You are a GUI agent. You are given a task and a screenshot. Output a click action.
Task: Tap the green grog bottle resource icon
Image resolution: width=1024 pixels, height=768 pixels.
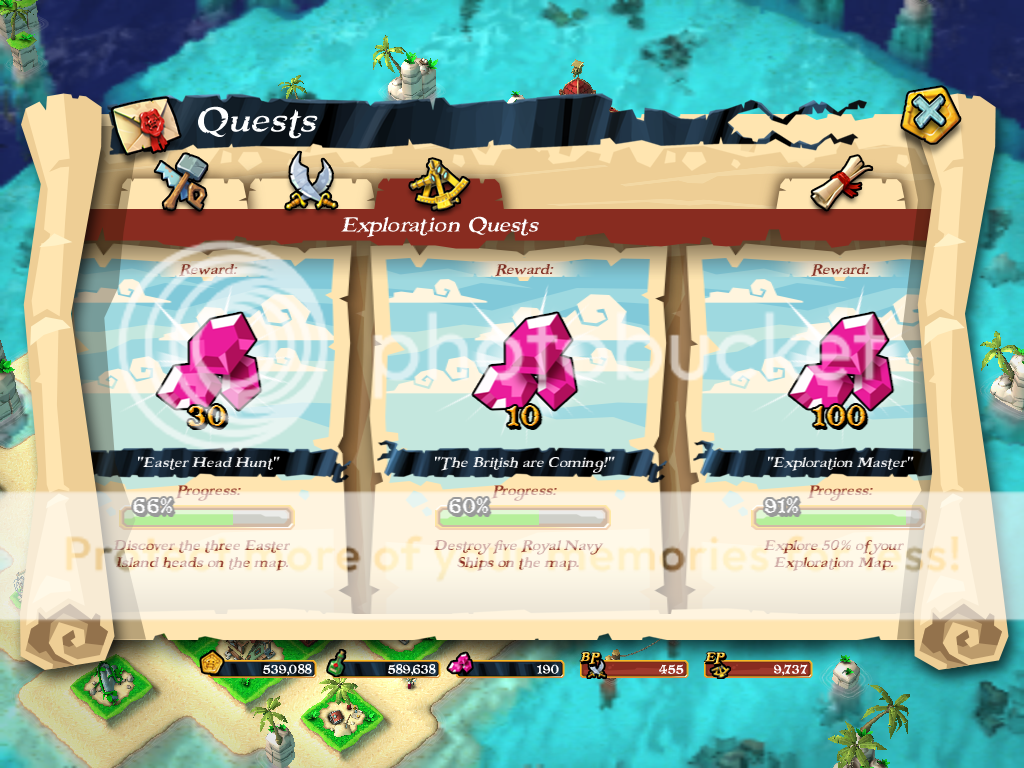[340, 664]
